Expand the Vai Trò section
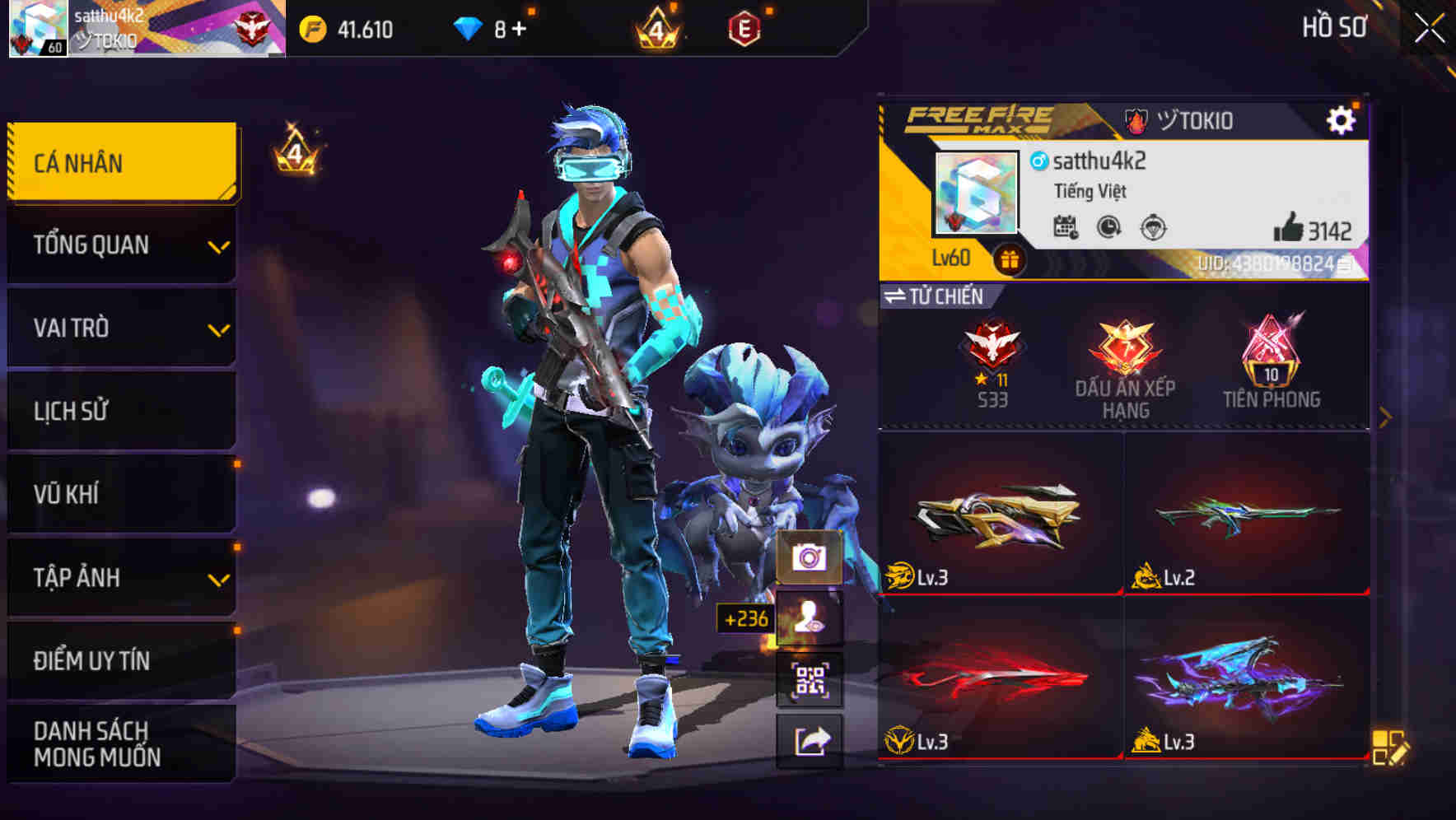This screenshot has height=820, width=1456. [x=120, y=328]
